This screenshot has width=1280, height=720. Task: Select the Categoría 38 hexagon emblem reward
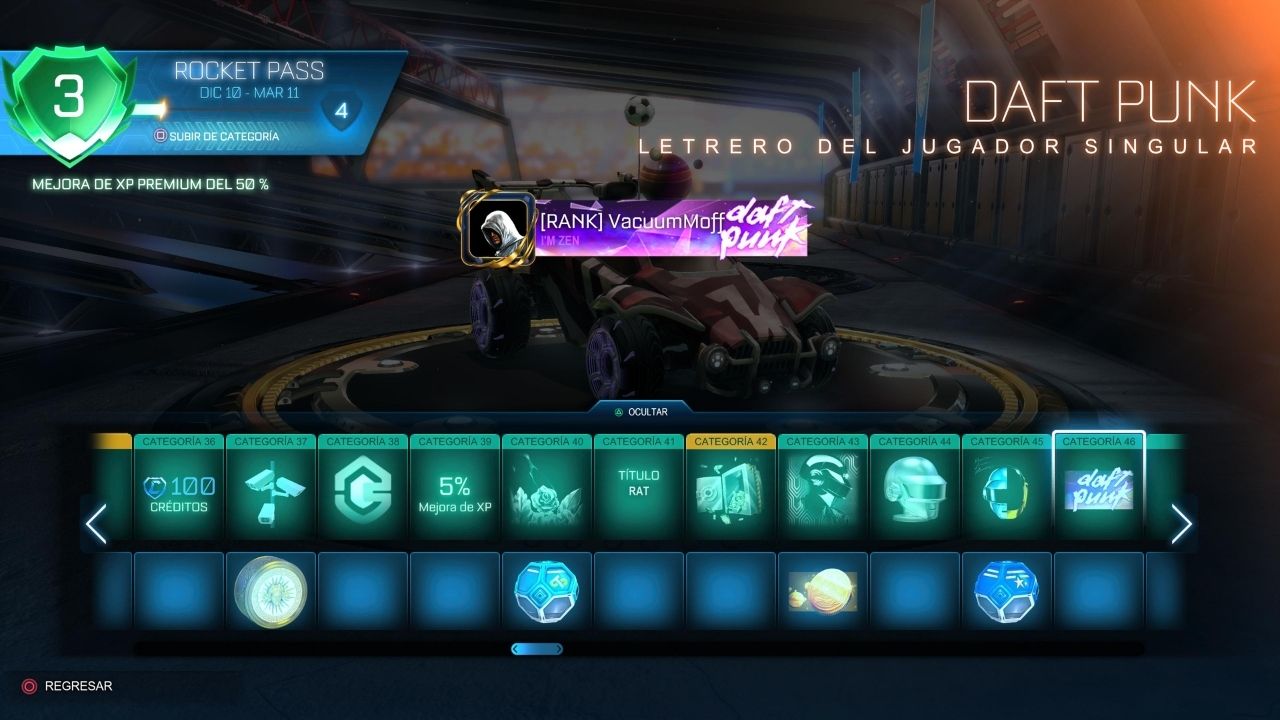click(363, 493)
